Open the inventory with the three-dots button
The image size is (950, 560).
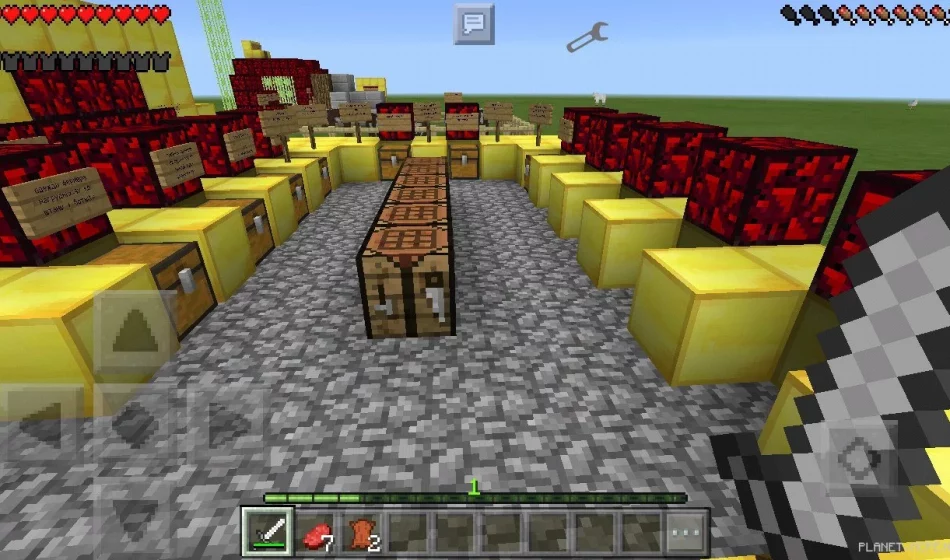pos(688,530)
